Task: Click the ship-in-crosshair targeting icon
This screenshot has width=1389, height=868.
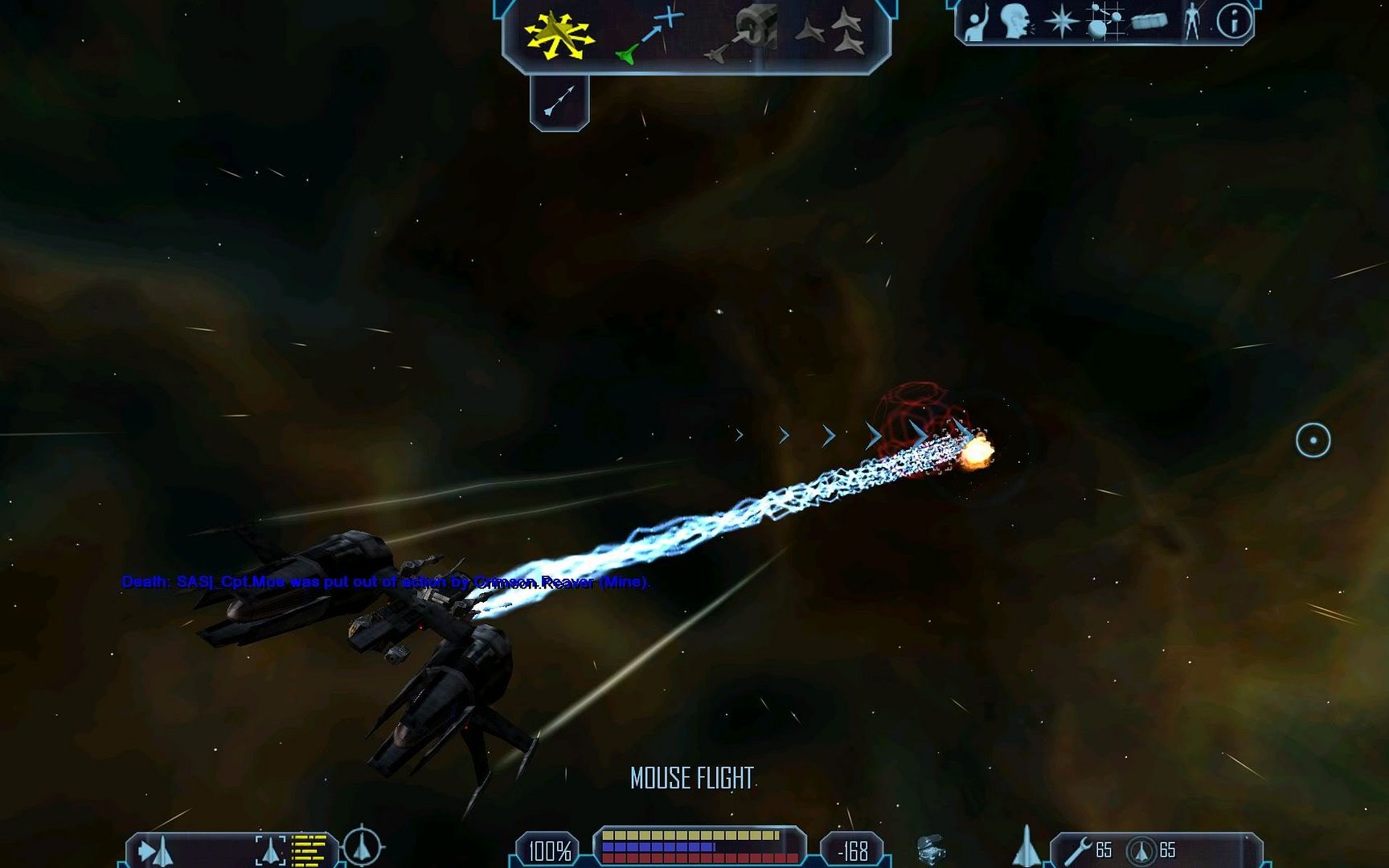Action: (363, 847)
